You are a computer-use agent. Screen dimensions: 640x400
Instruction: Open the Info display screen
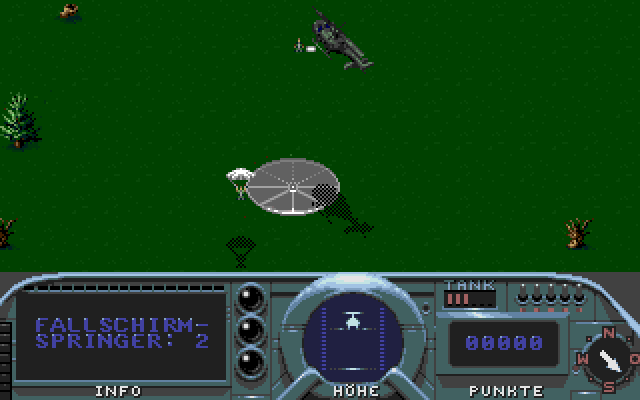click(x=120, y=335)
